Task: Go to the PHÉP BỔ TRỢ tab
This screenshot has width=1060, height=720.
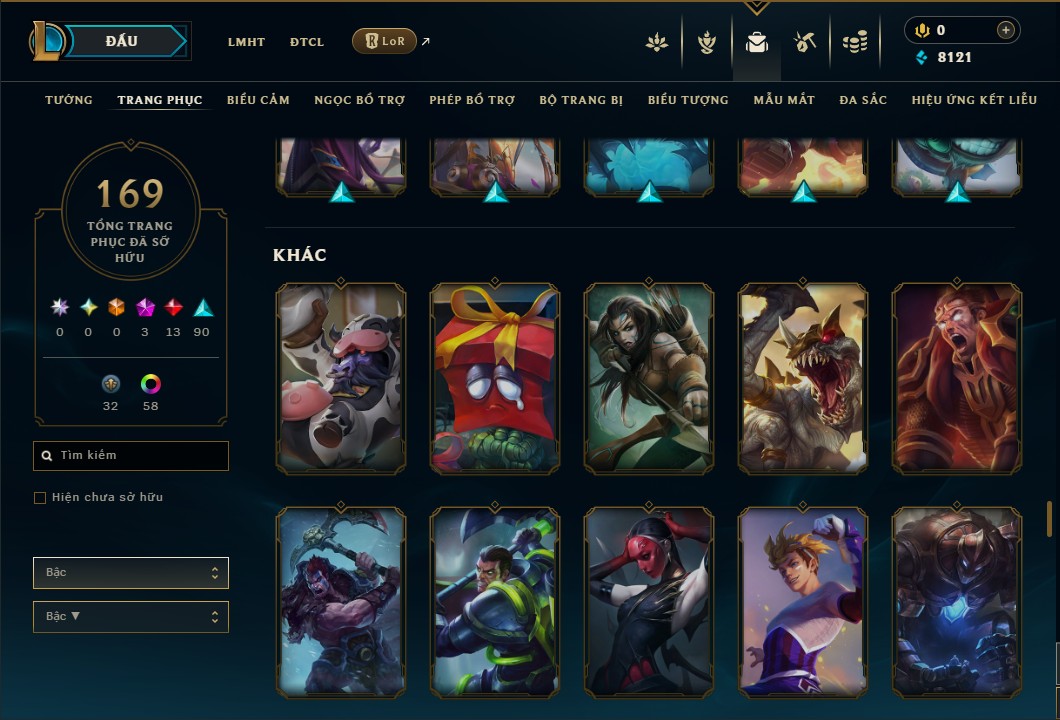Action: coord(472,100)
